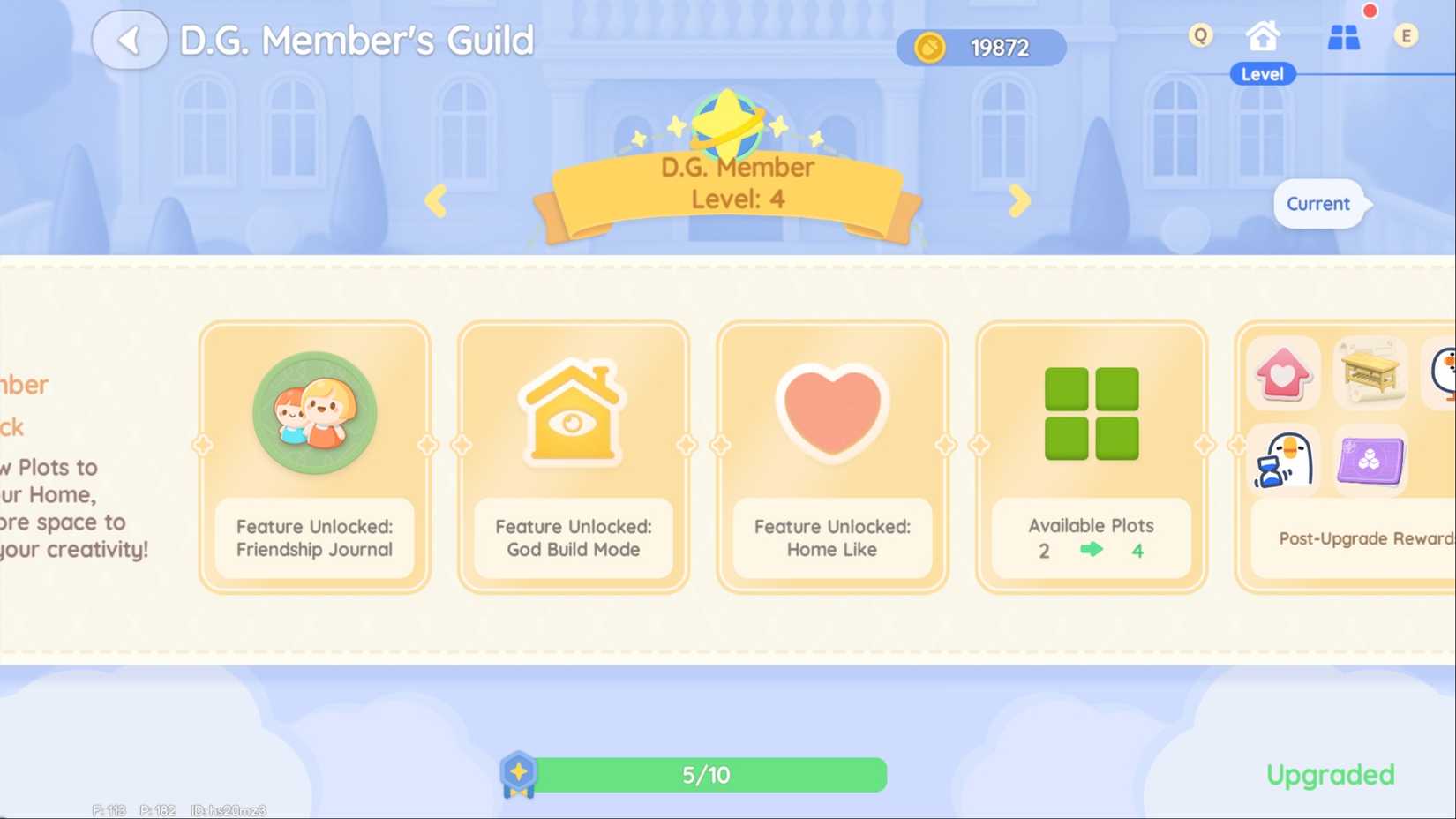
Task: Click the gold coin currency counter
Action: coord(980,47)
